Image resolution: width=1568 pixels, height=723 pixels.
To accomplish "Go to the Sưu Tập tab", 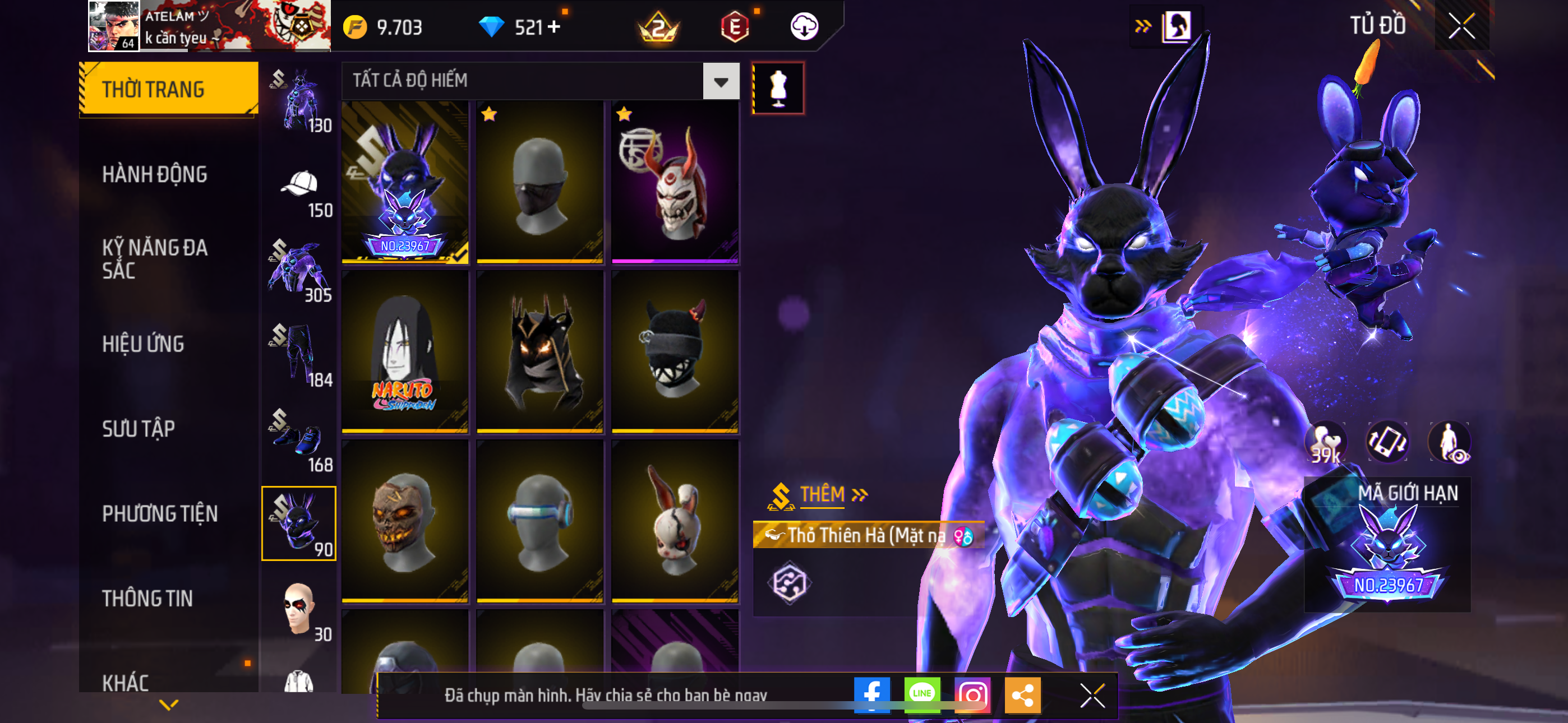I will pyautogui.click(x=138, y=429).
